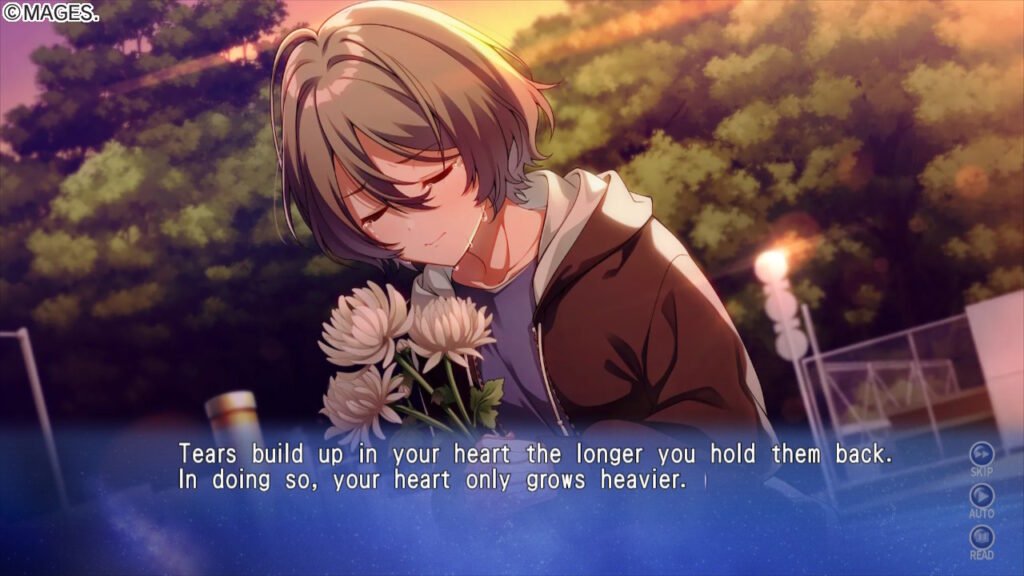
Task: Toggle the READ skip mode icon
Action: [x=982, y=537]
